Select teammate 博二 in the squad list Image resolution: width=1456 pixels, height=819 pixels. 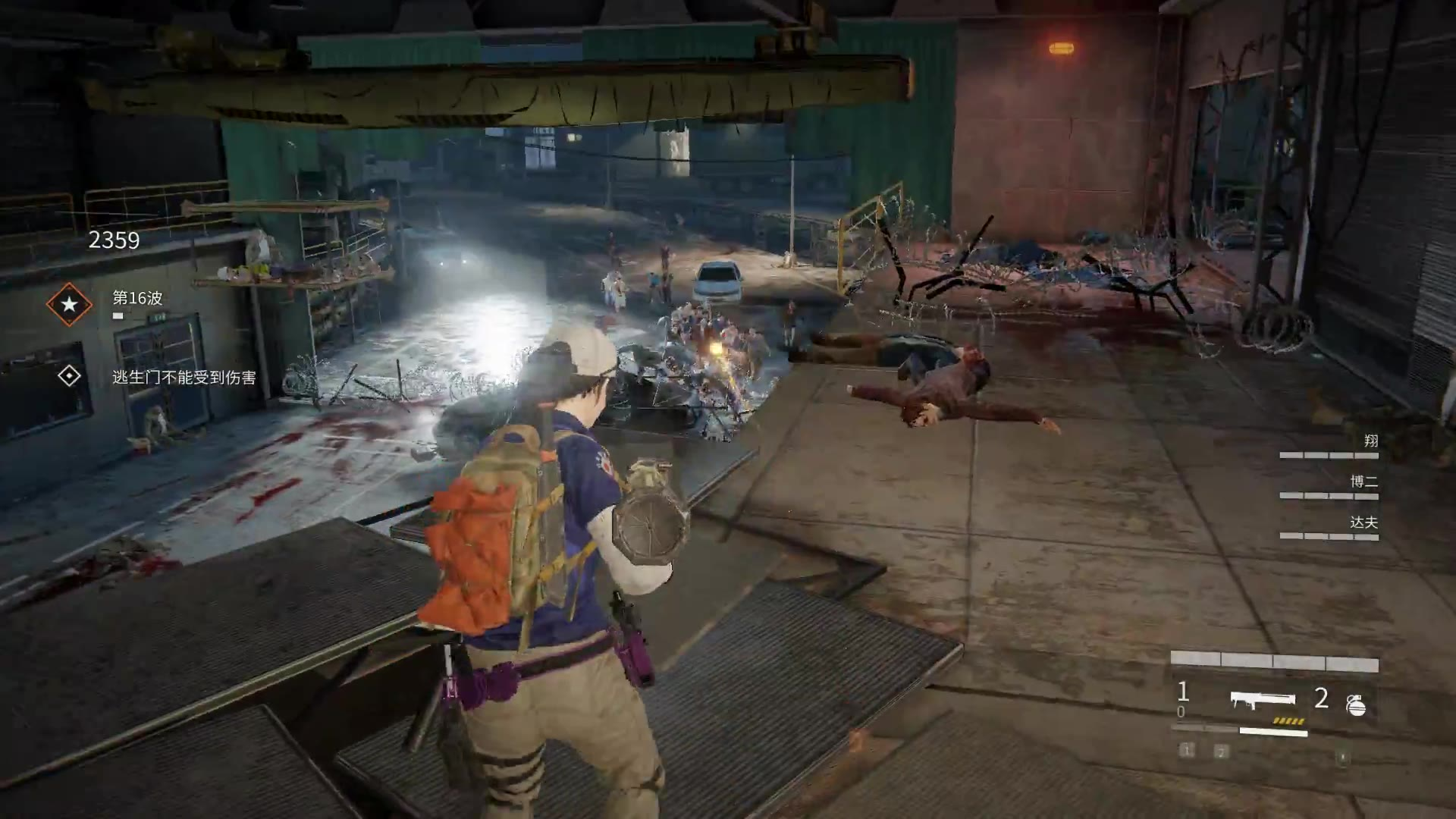(1363, 482)
